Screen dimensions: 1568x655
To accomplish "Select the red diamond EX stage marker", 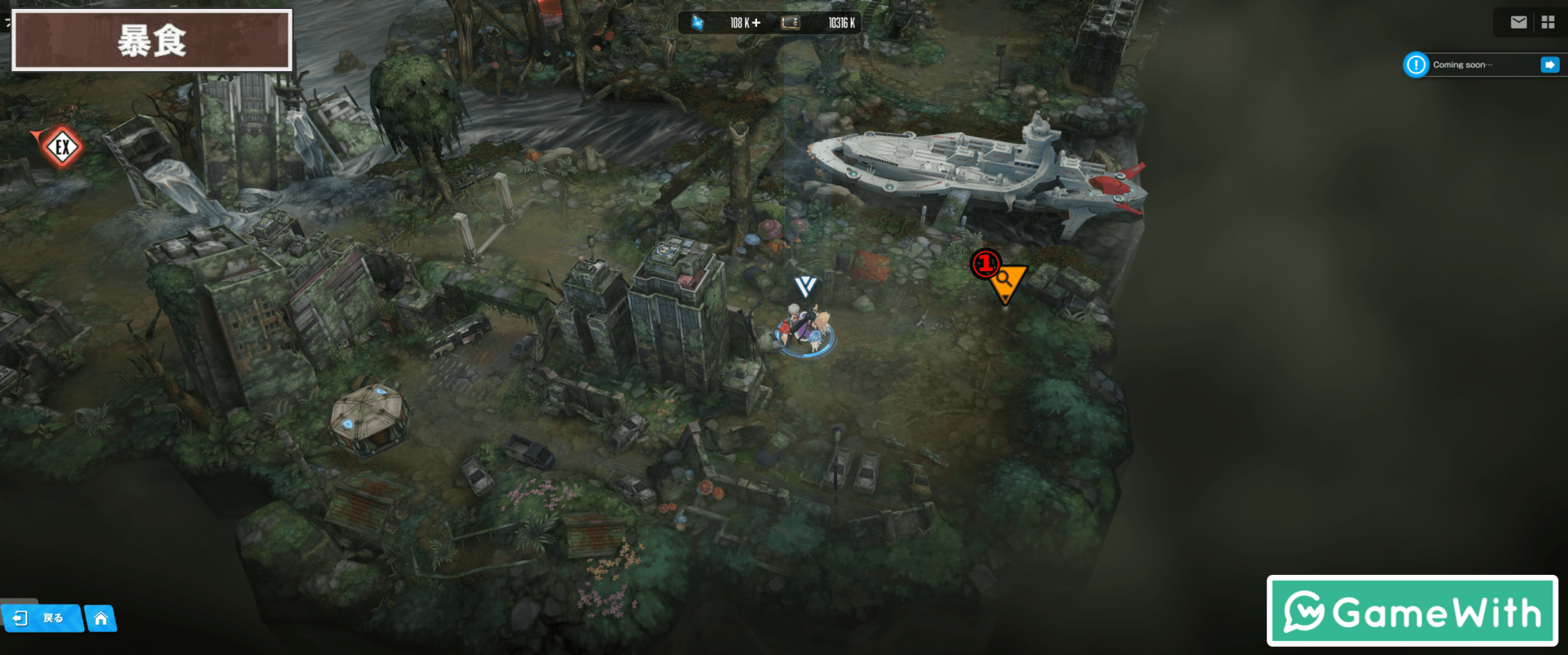I will click(62, 148).
